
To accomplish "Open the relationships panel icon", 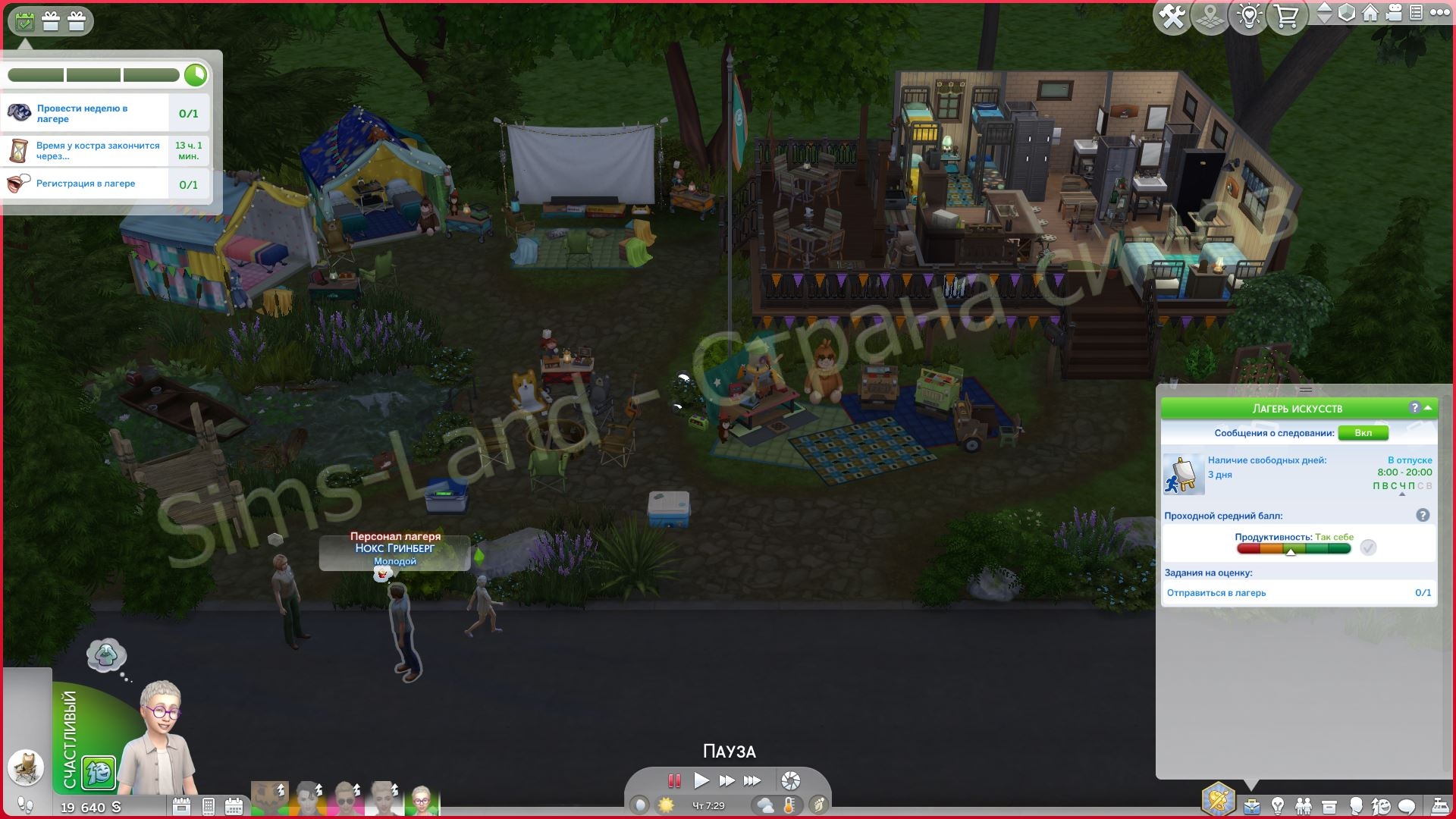I will click(x=1304, y=805).
